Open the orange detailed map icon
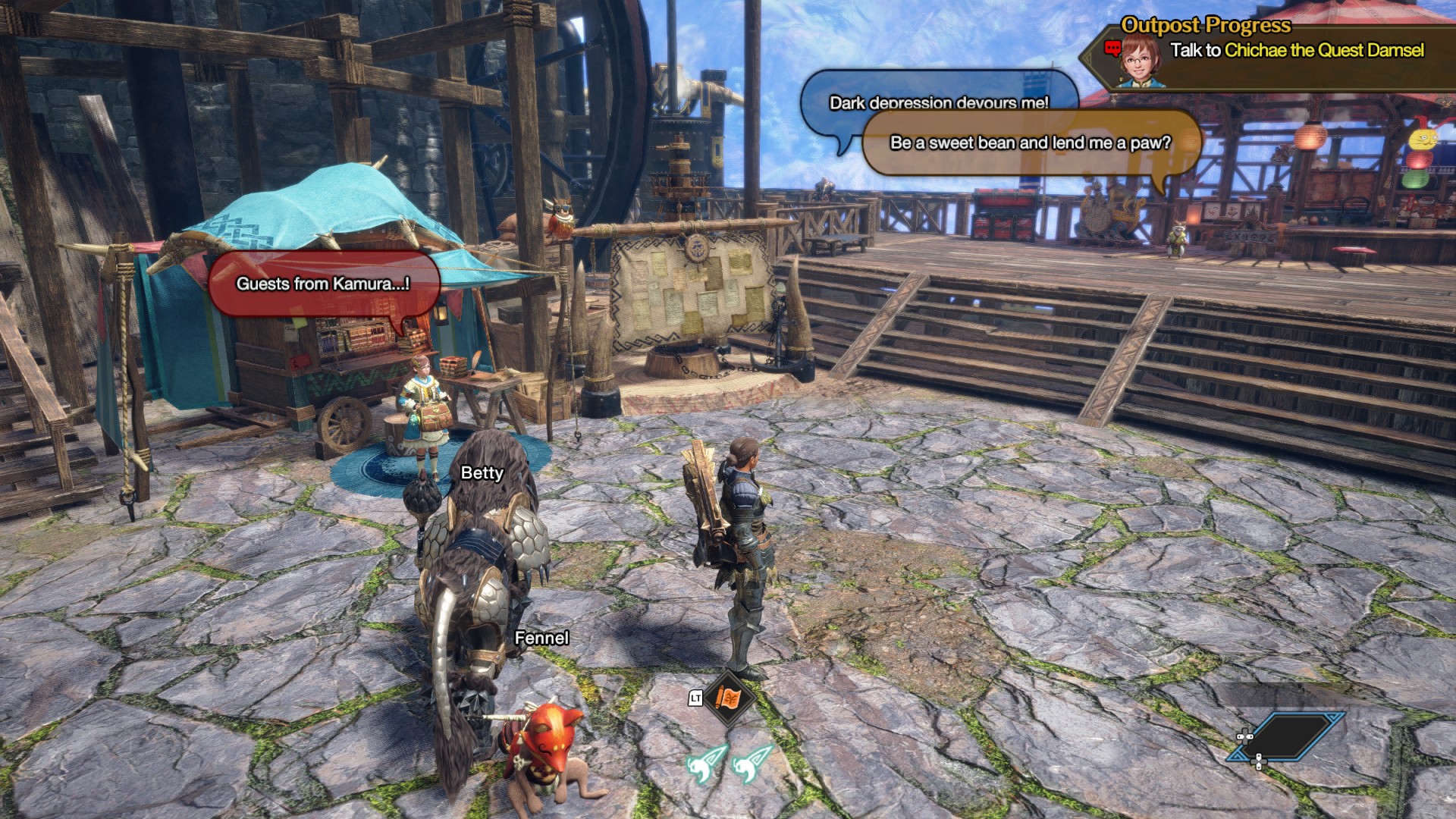 (x=728, y=698)
